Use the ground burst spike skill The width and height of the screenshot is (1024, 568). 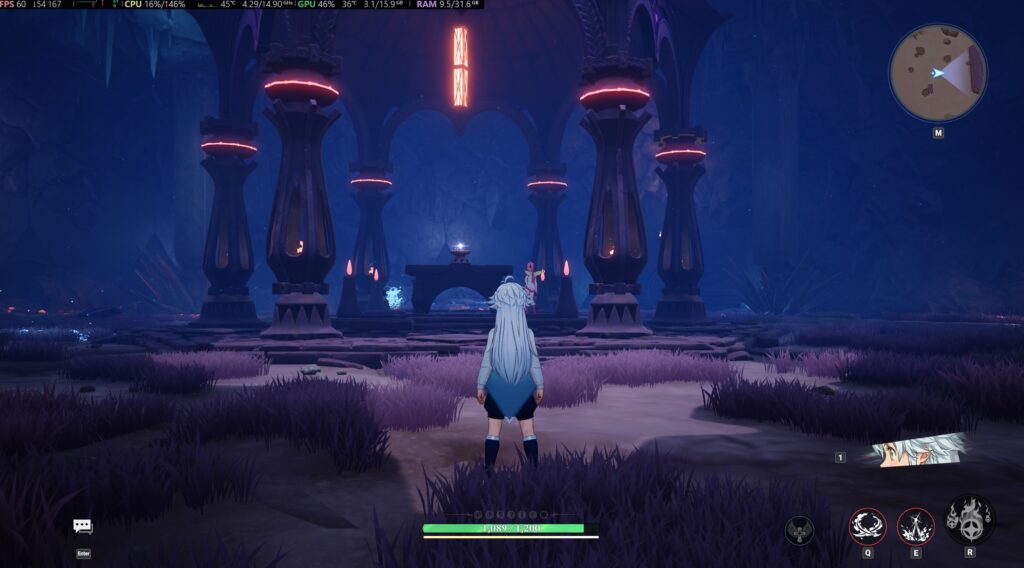[x=915, y=526]
